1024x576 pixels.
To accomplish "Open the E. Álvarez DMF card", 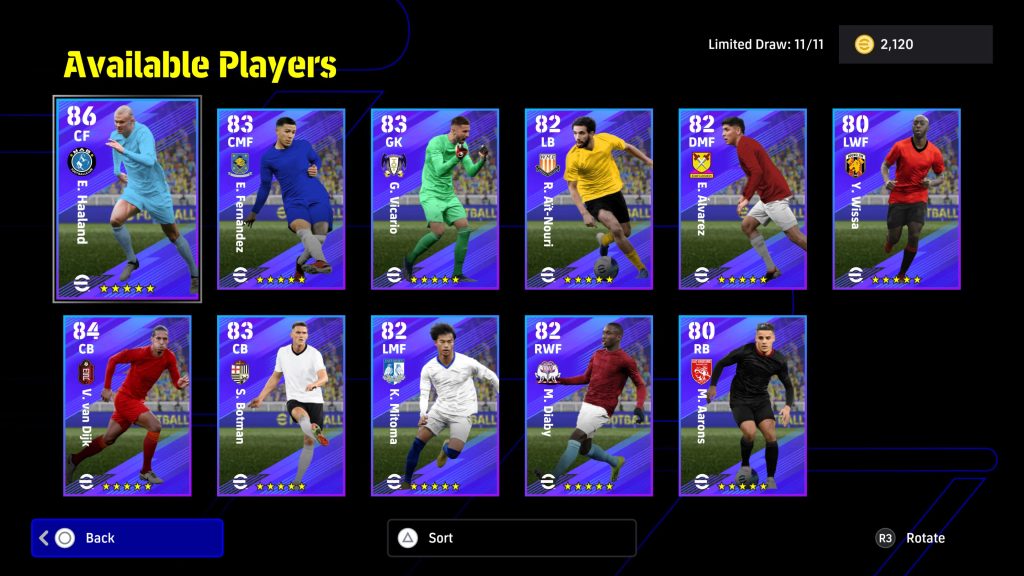I will click(743, 199).
